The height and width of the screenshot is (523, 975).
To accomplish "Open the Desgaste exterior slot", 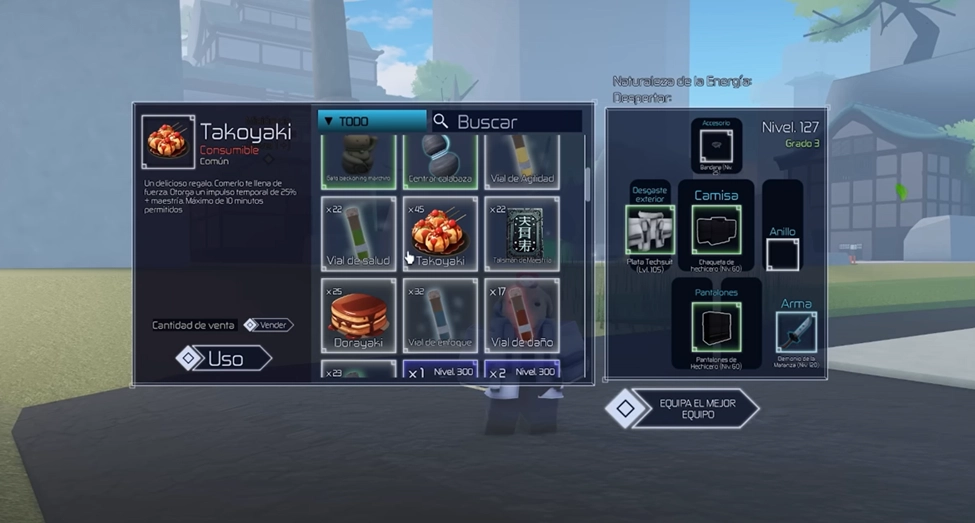I will (650, 229).
